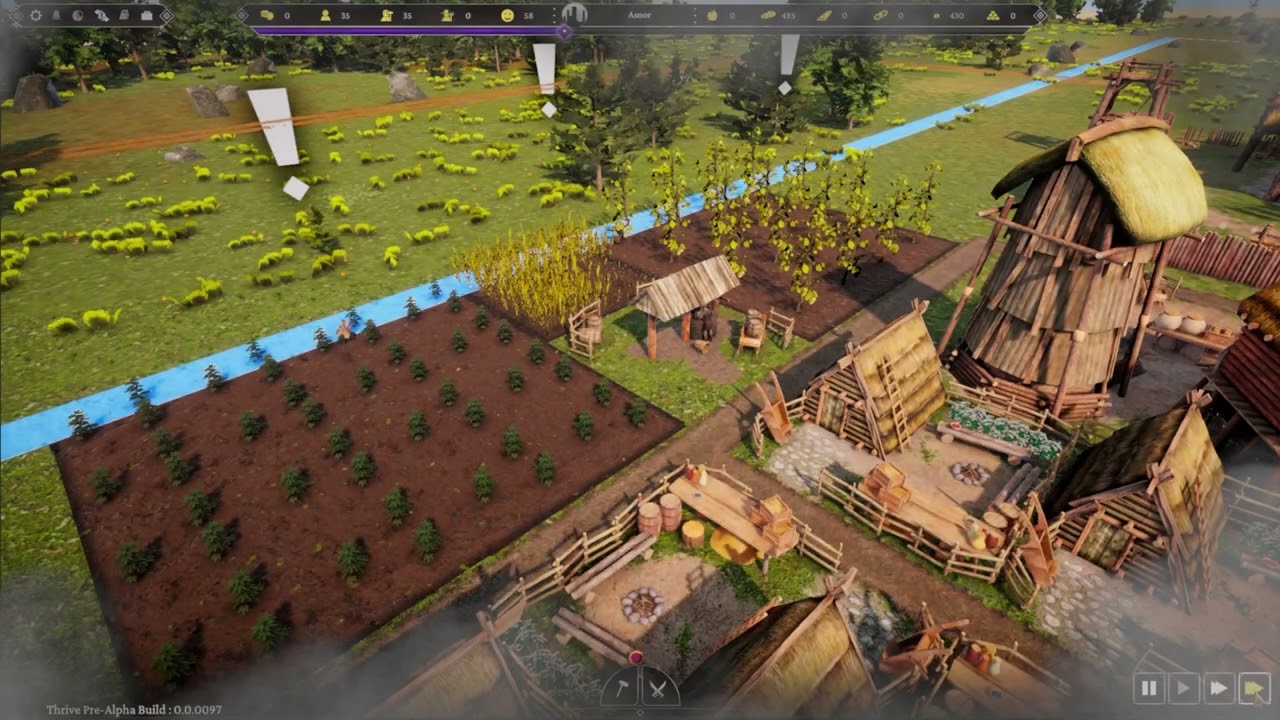
Task: Open the pie chart statistics icon
Action: tap(78, 16)
